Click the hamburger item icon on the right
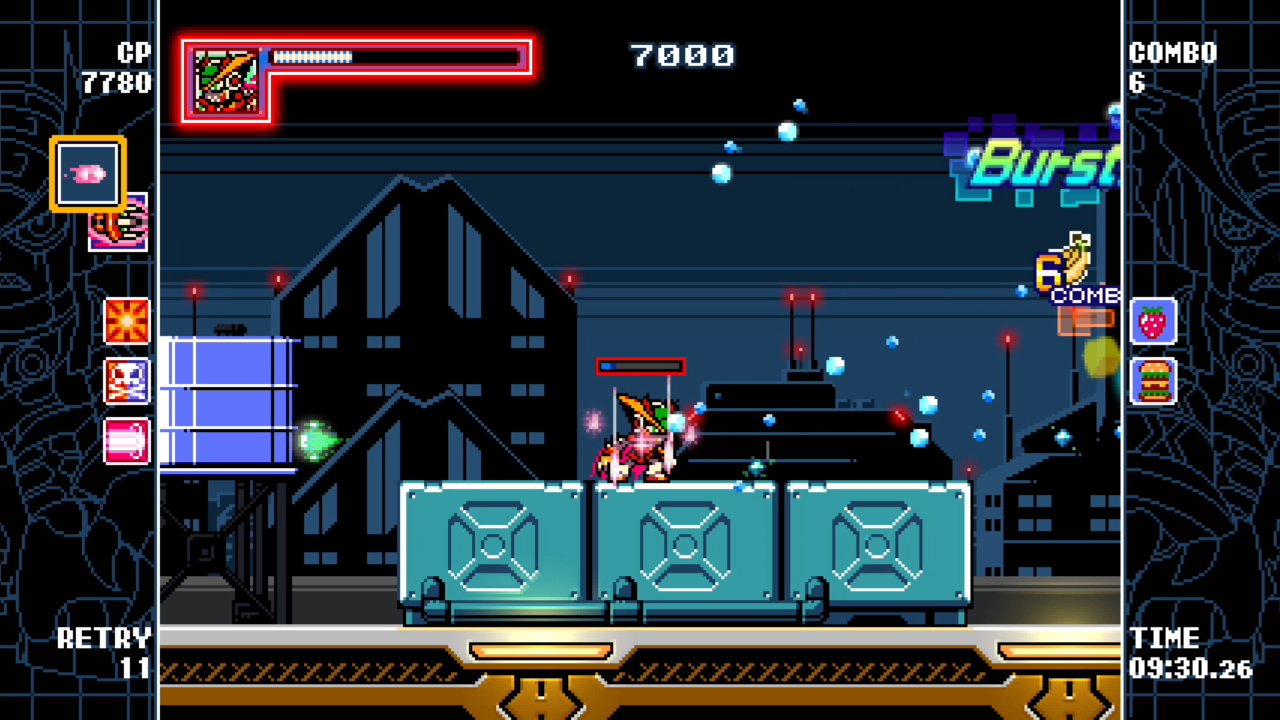The image size is (1280, 720). point(1153,381)
